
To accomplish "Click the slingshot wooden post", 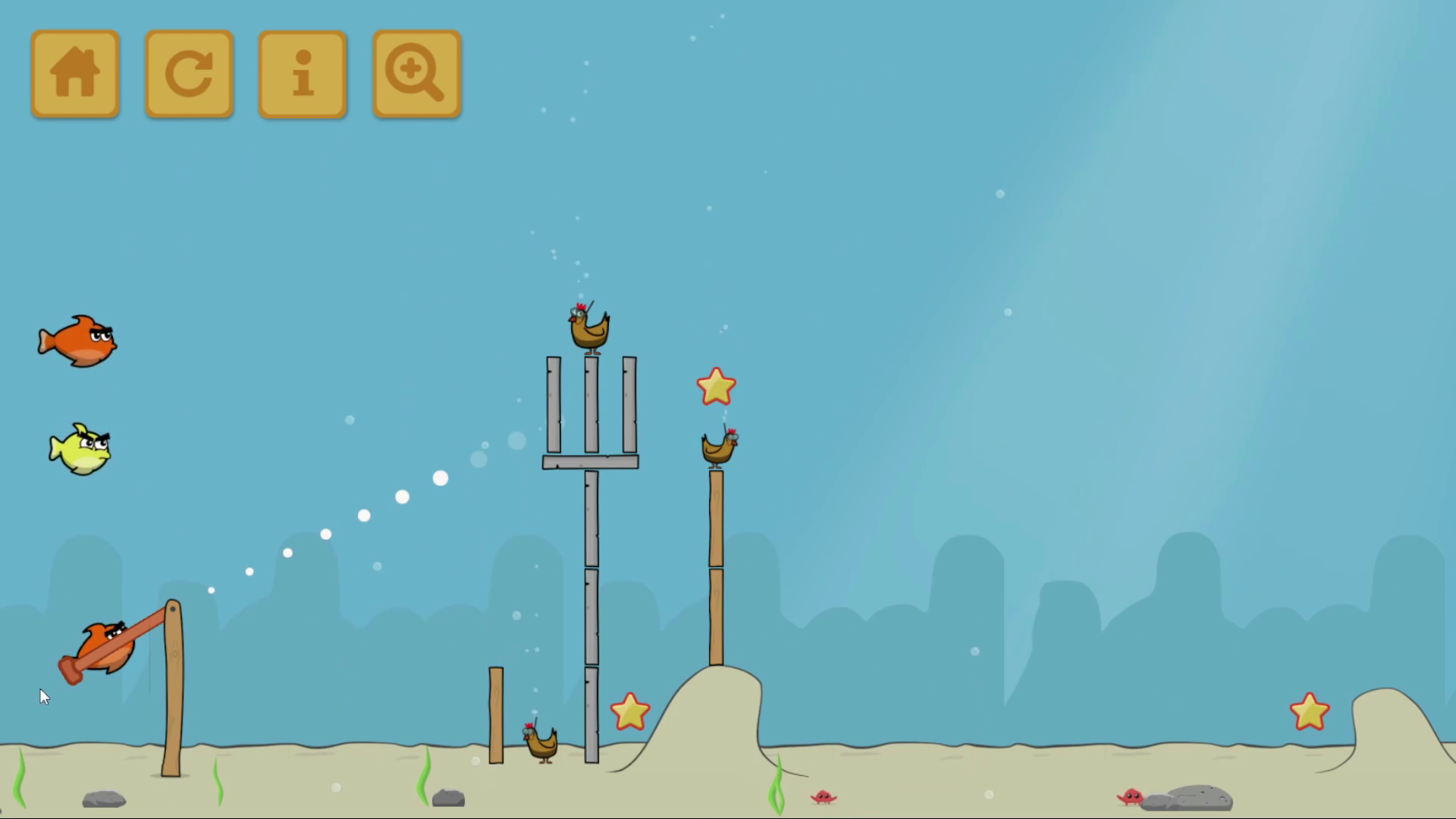I will tap(173, 682).
